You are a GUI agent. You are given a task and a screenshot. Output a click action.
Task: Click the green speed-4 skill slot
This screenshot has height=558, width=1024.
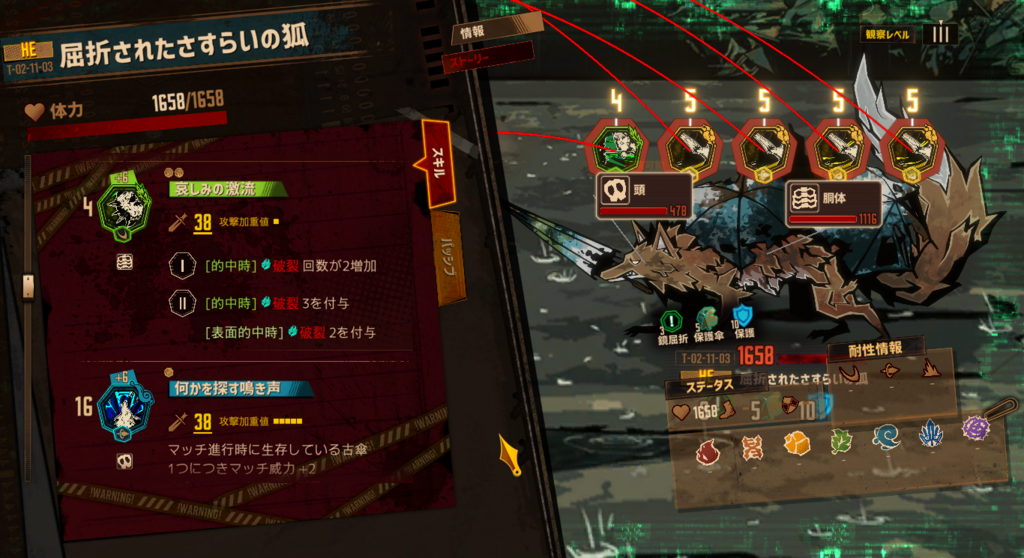click(x=616, y=147)
